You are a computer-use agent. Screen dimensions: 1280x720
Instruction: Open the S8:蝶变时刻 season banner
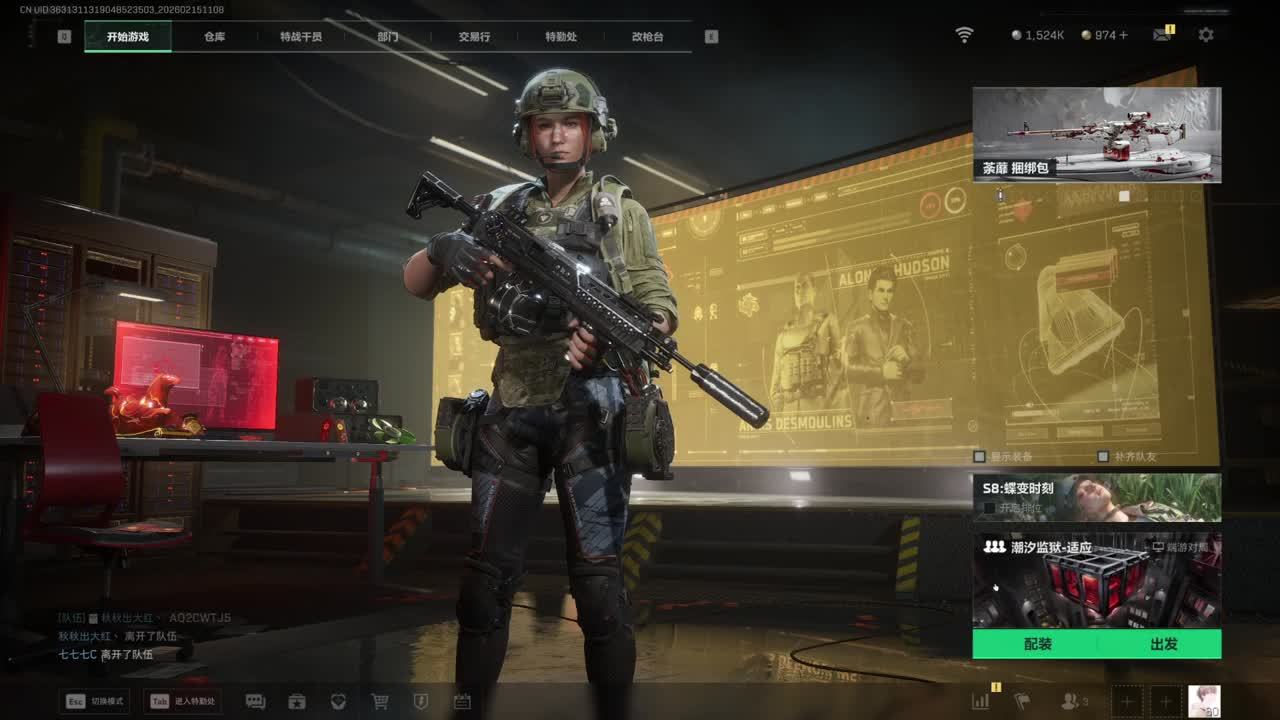(1096, 497)
